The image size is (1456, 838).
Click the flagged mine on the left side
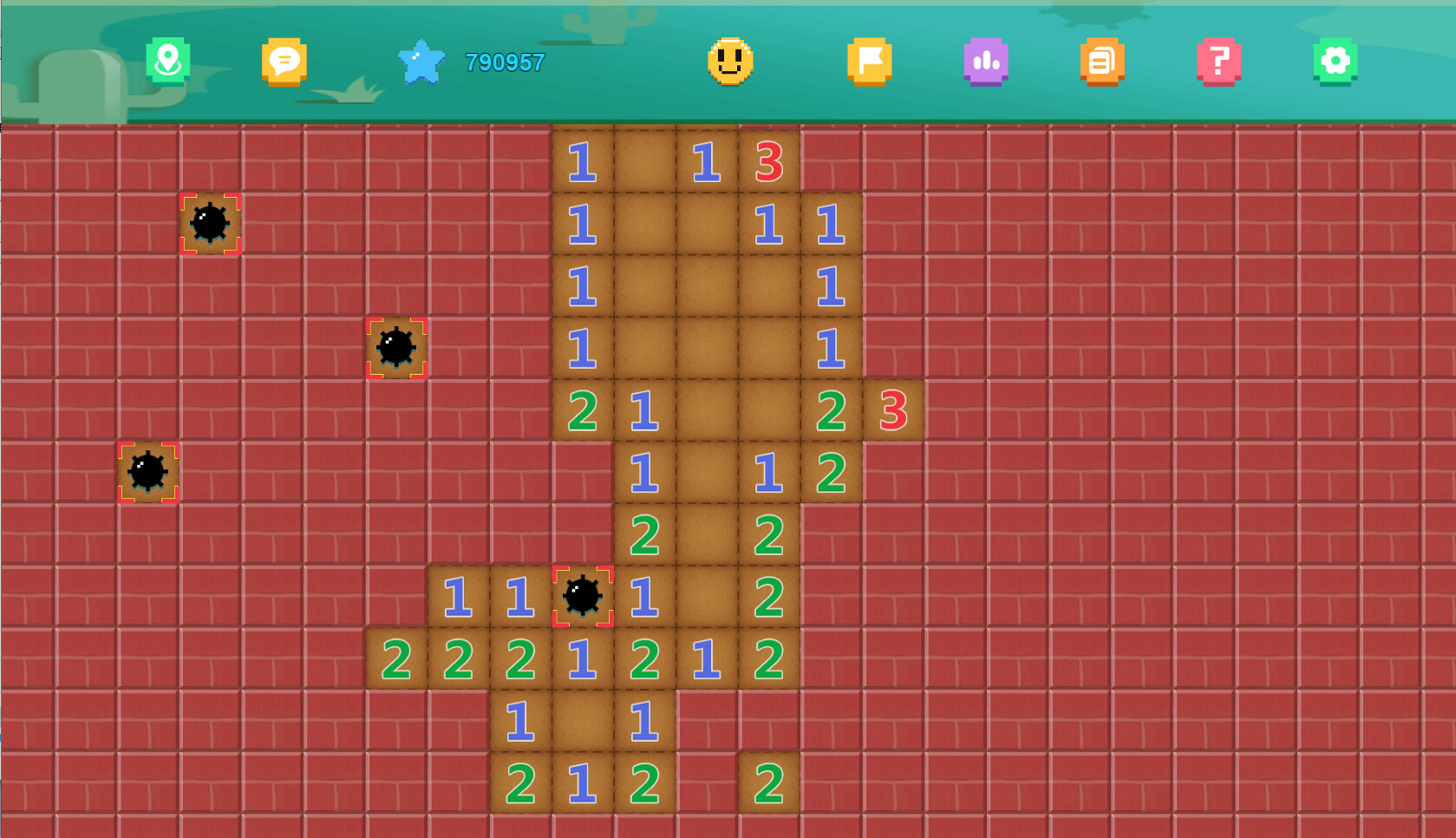click(149, 472)
